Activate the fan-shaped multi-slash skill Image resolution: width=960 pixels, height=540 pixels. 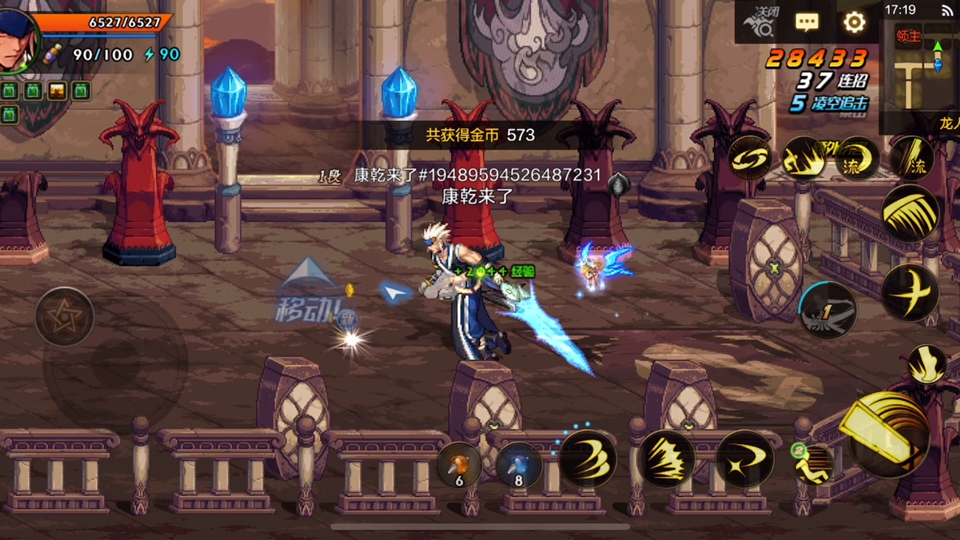910,213
